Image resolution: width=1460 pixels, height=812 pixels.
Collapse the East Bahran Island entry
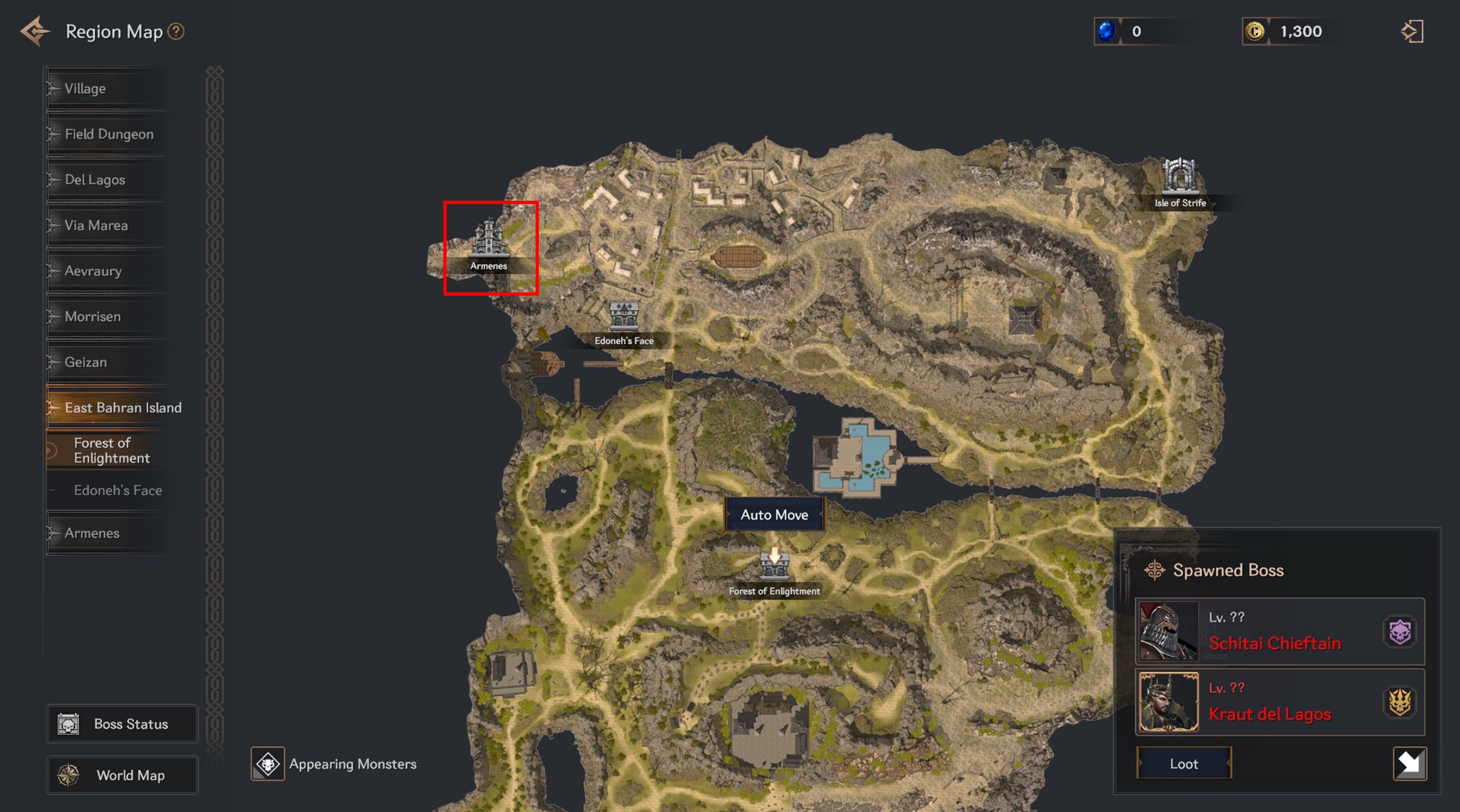pyautogui.click(x=122, y=407)
